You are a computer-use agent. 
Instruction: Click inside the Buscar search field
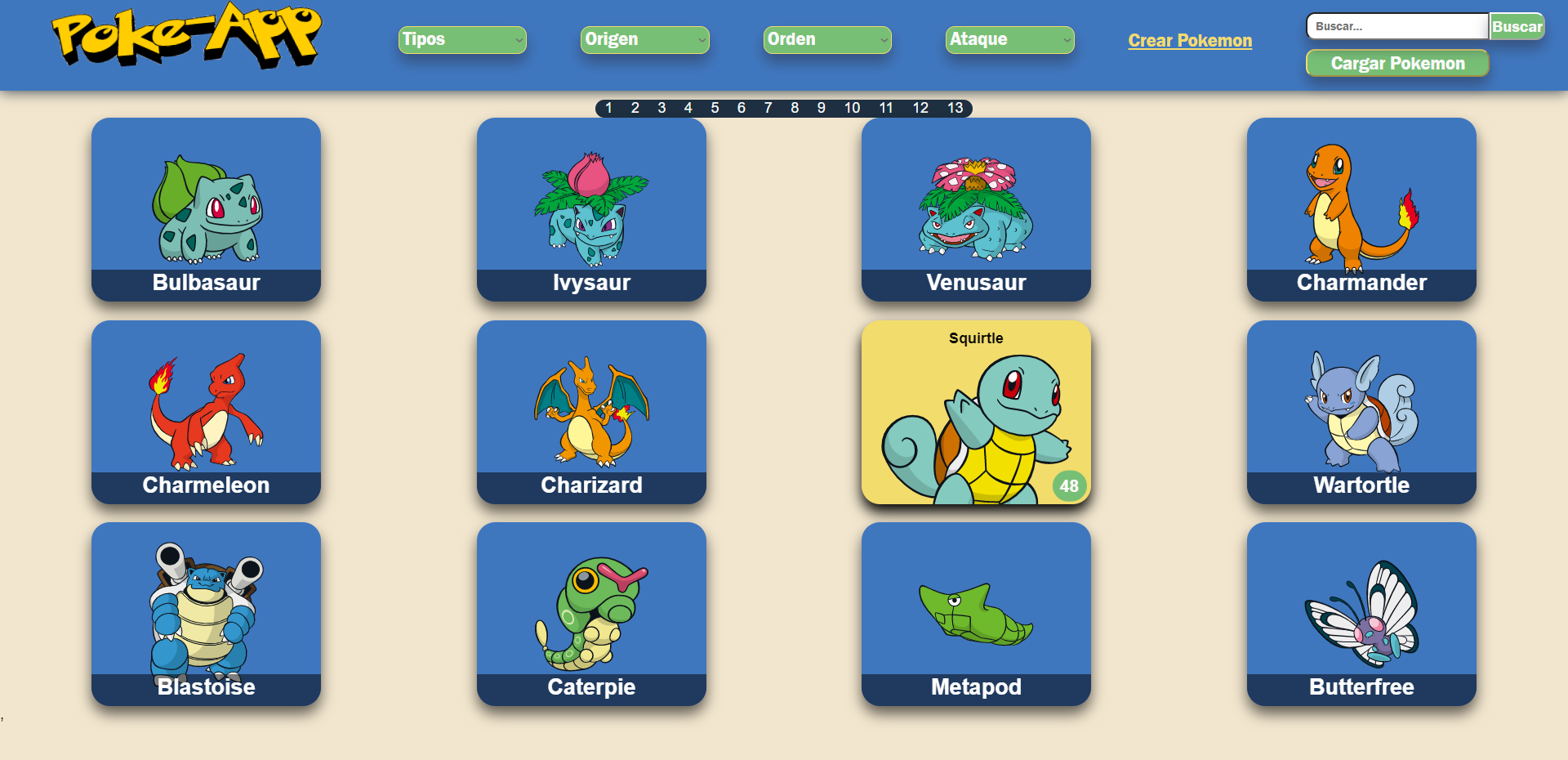pos(1396,25)
